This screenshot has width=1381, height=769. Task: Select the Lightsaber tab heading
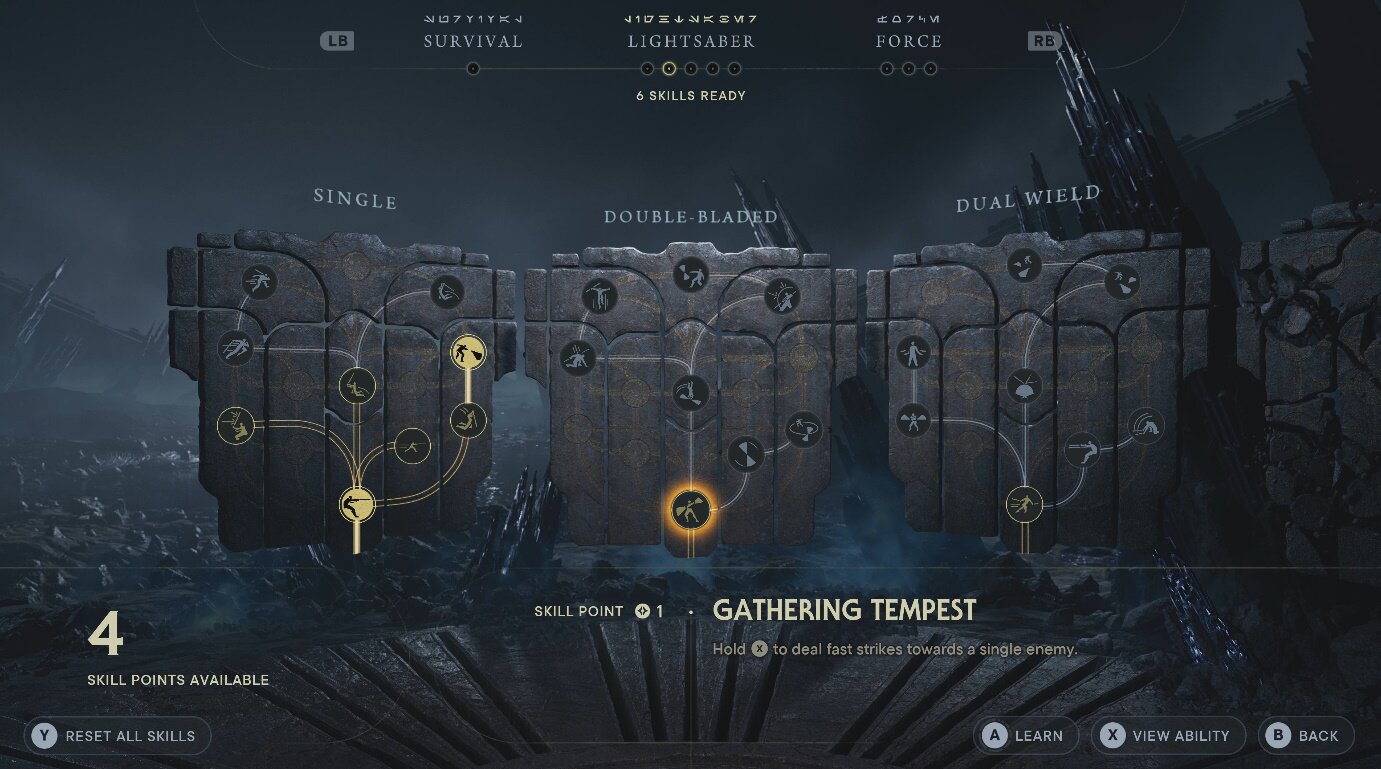pos(691,41)
